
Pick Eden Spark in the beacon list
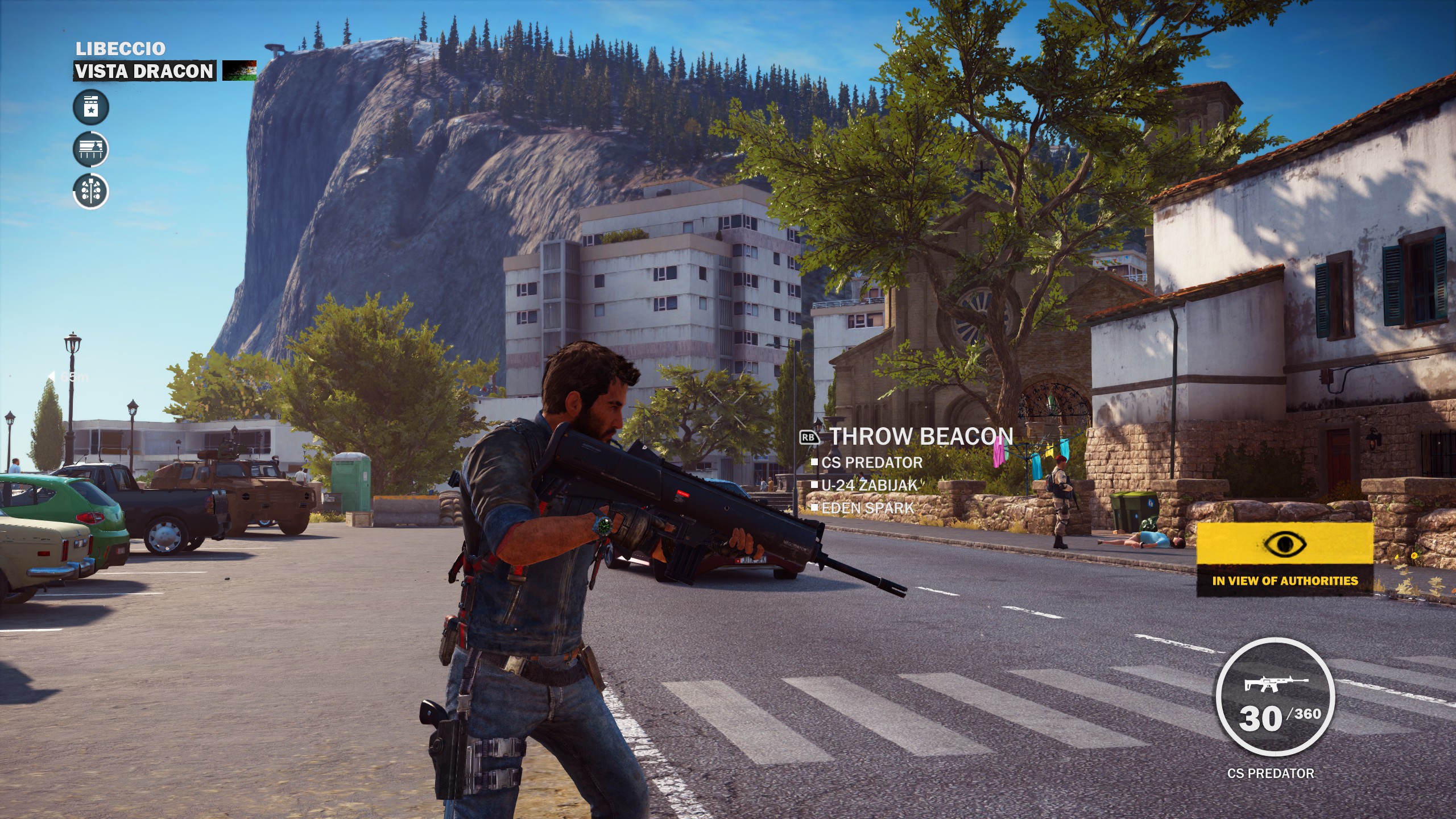(x=867, y=508)
